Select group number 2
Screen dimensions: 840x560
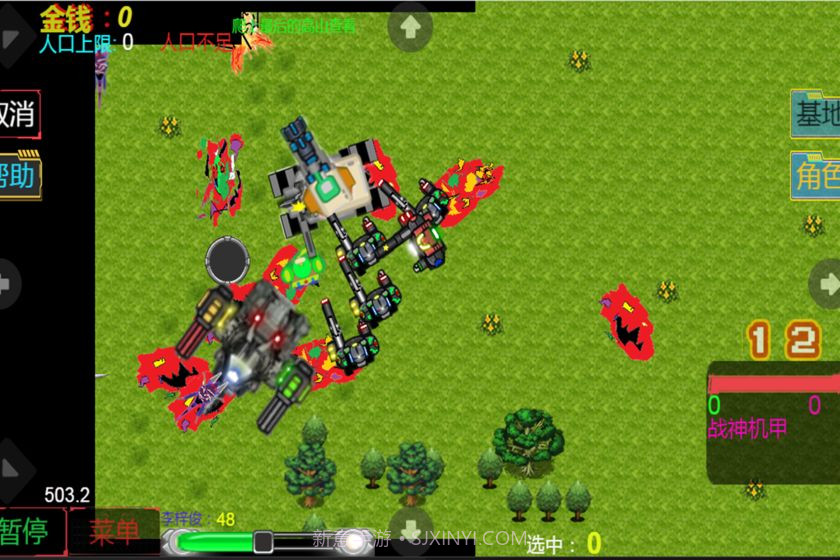pyautogui.click(x=802, y=341)
